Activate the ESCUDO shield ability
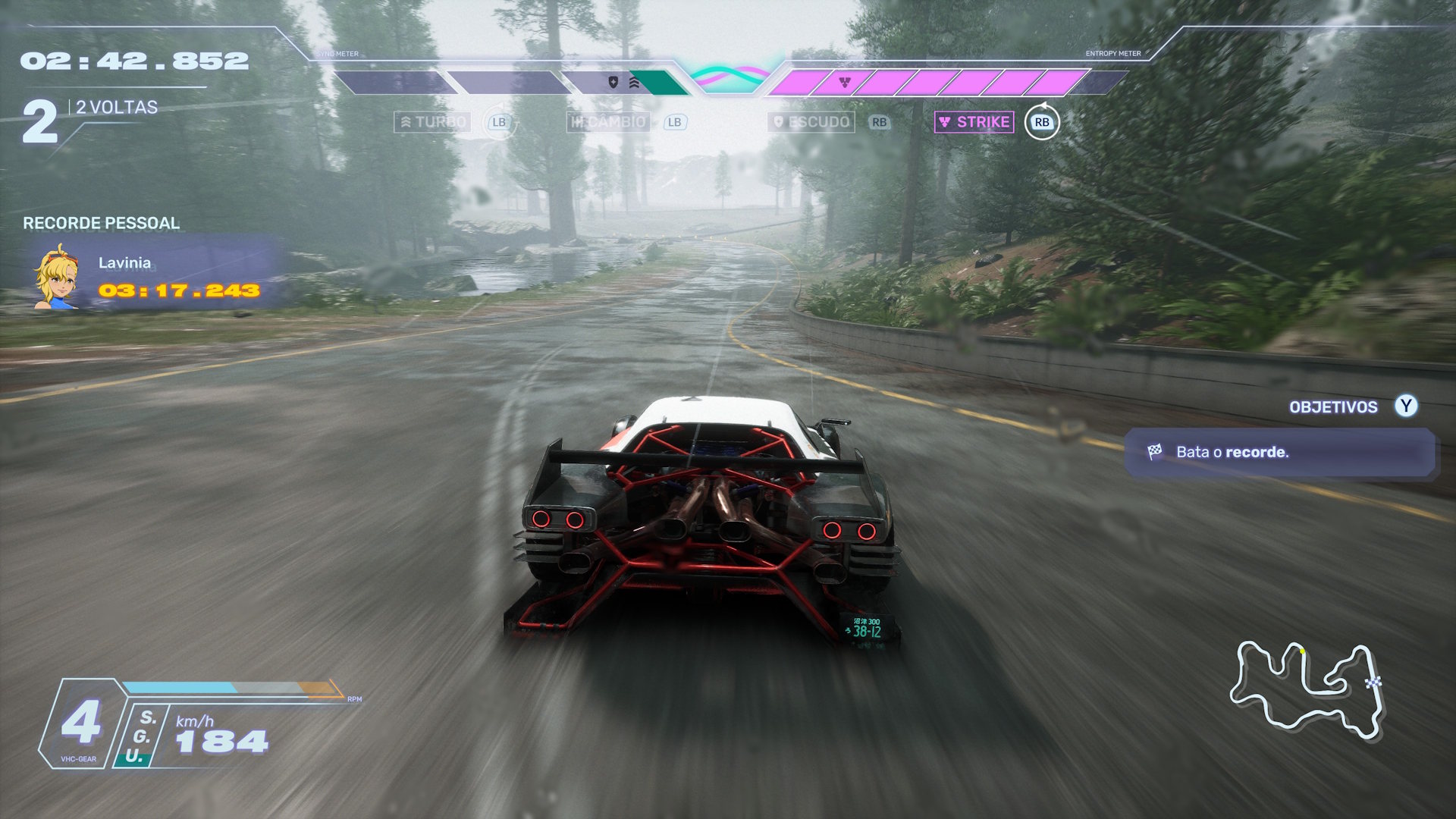This screenshot has height=819, width=1456. pyautogui.click(x=811, y=122)
